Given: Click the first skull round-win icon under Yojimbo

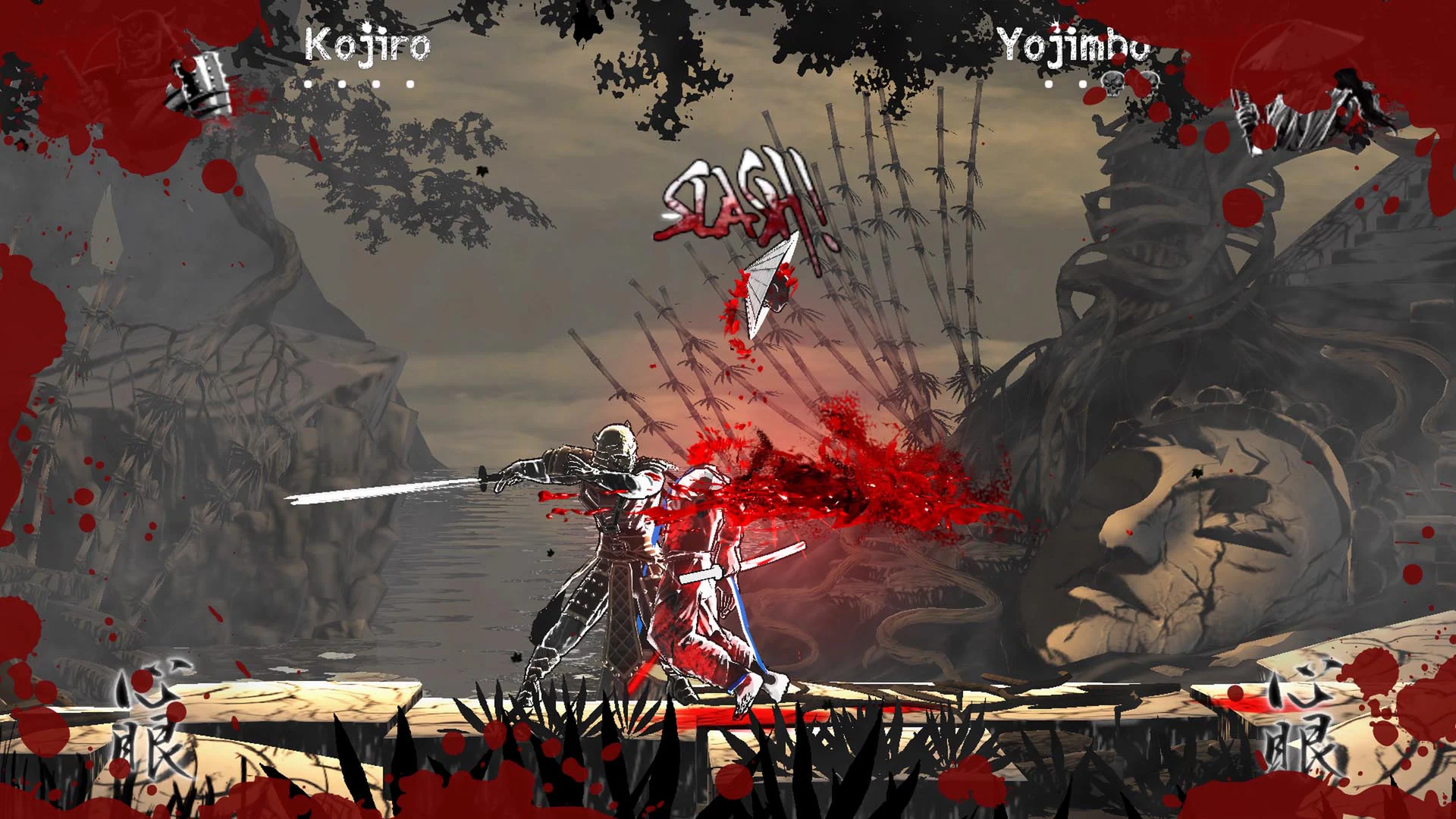Looking at the screenshot, I should 1113,85.
